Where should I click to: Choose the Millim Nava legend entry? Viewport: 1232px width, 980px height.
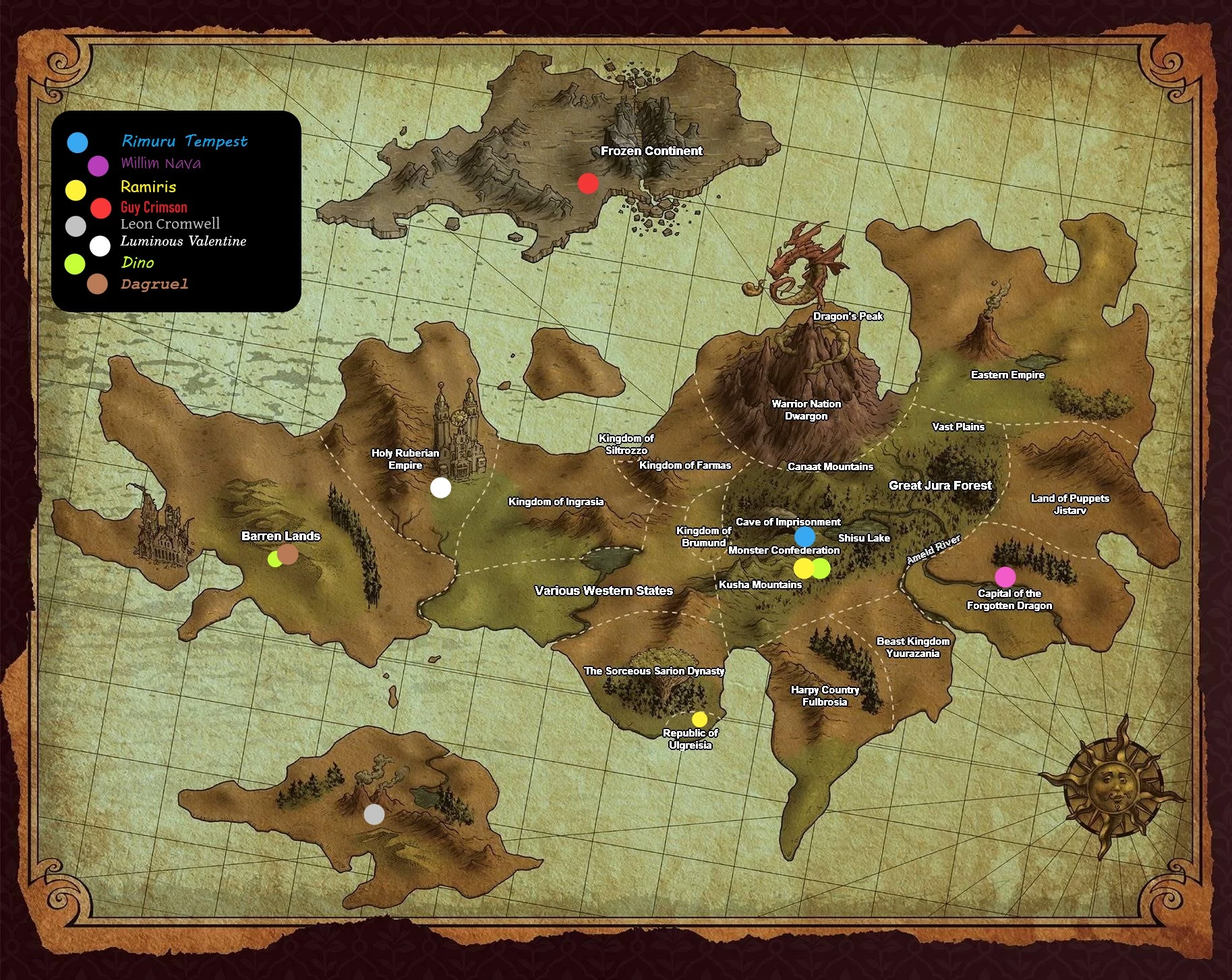tap(160, 163)
